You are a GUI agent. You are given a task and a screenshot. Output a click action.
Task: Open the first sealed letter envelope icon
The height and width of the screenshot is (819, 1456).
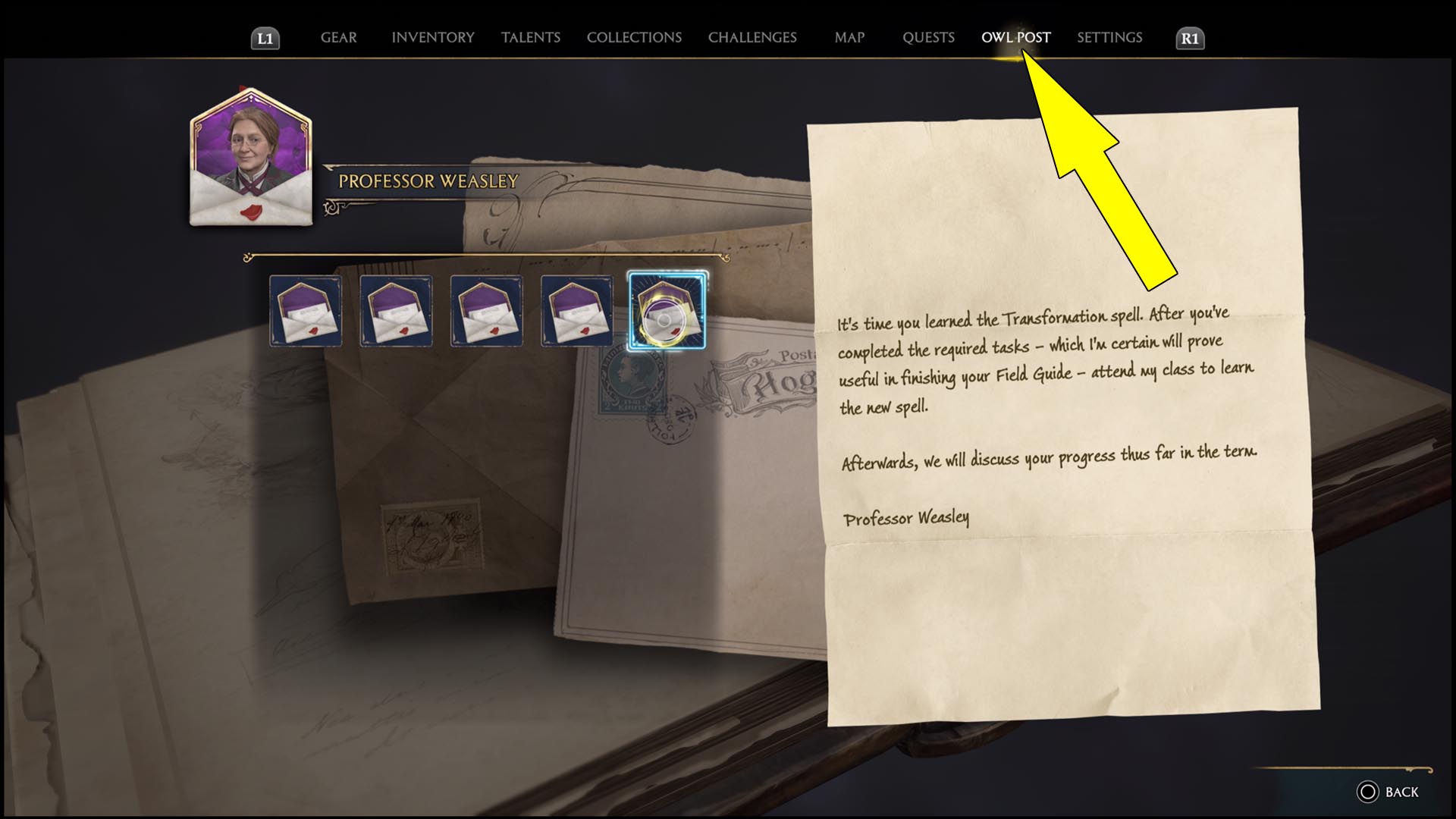click(306, 311)
